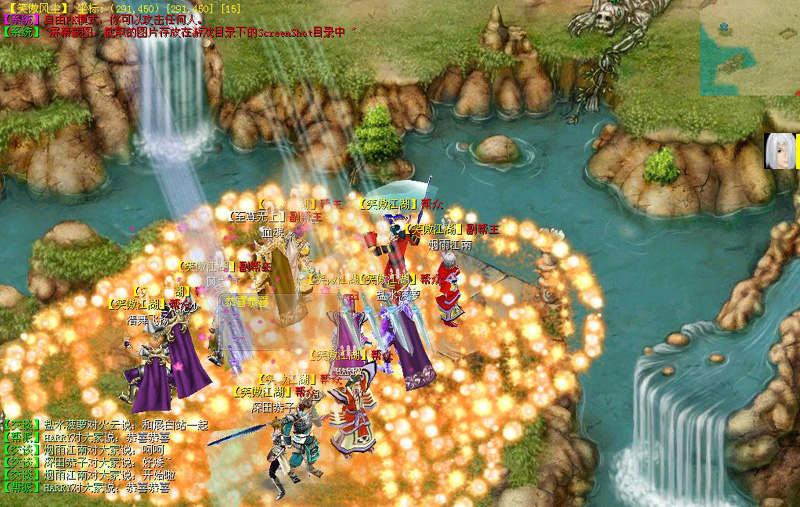This screenshot has height=507, width=800.
Task: Select the white-haired character portrait
Action: coord(781,151)
